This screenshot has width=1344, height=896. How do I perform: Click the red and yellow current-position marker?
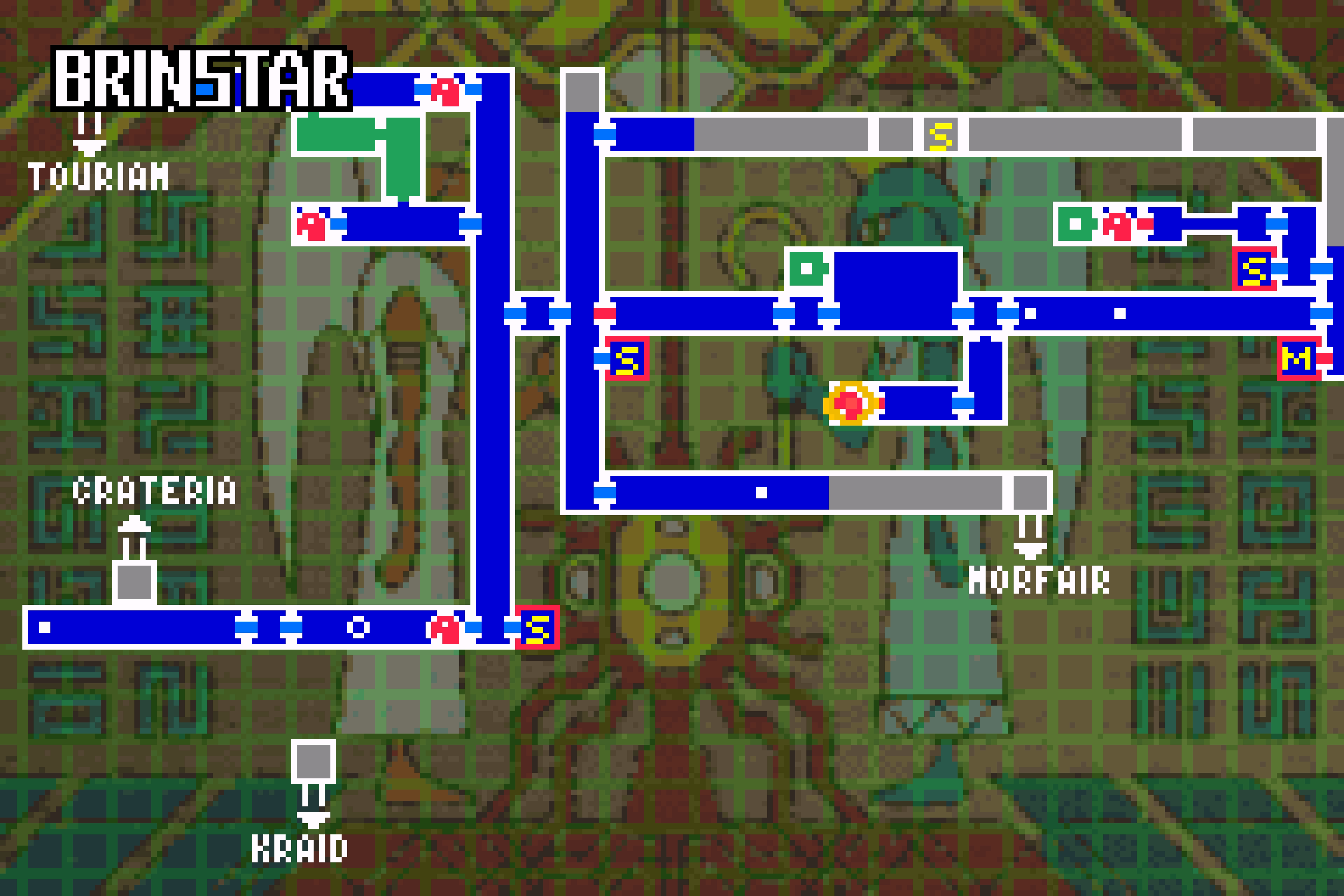[850, 404]
